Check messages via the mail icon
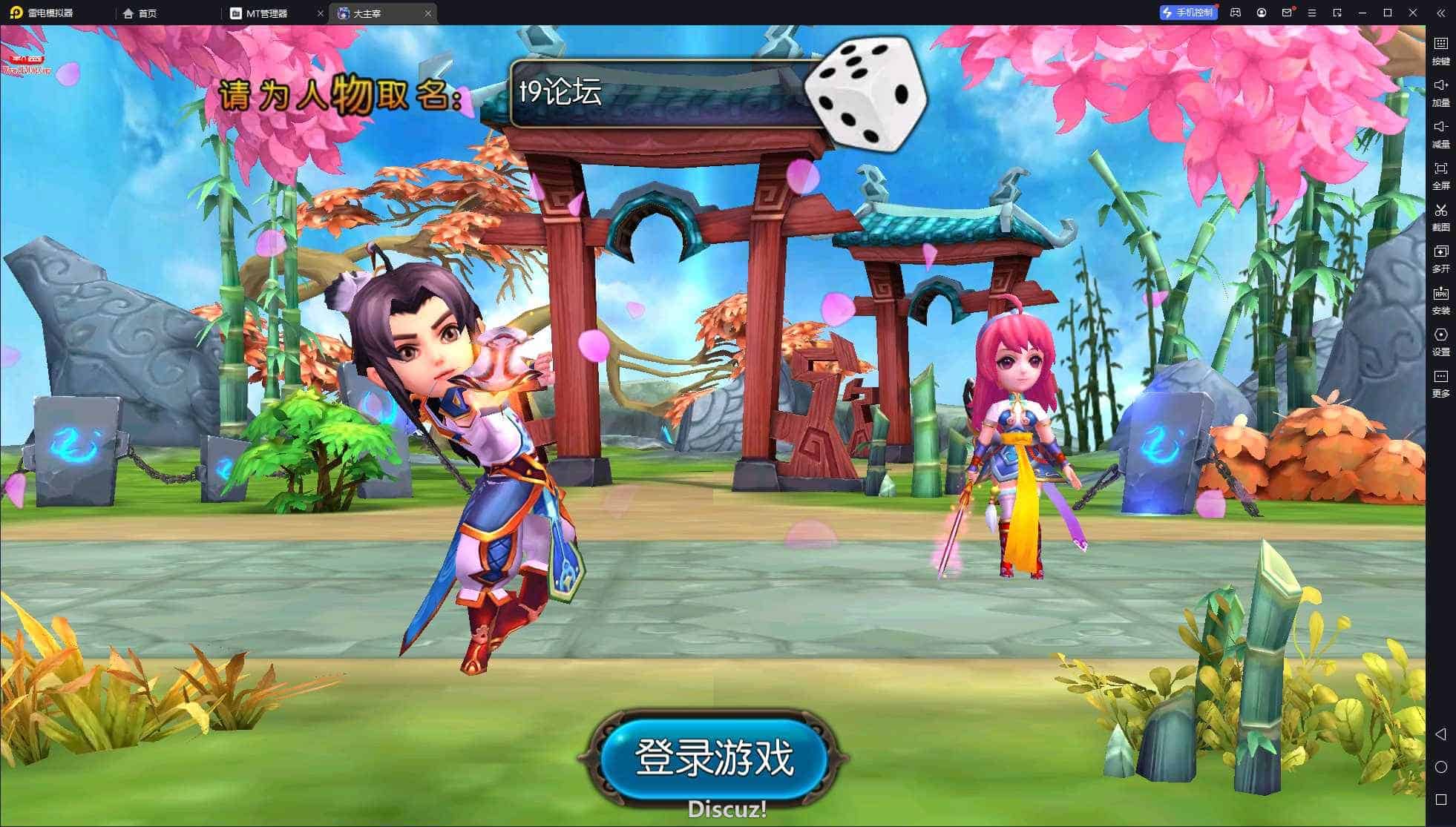Screen dimensions: 1456x827 pos(1287,13)
